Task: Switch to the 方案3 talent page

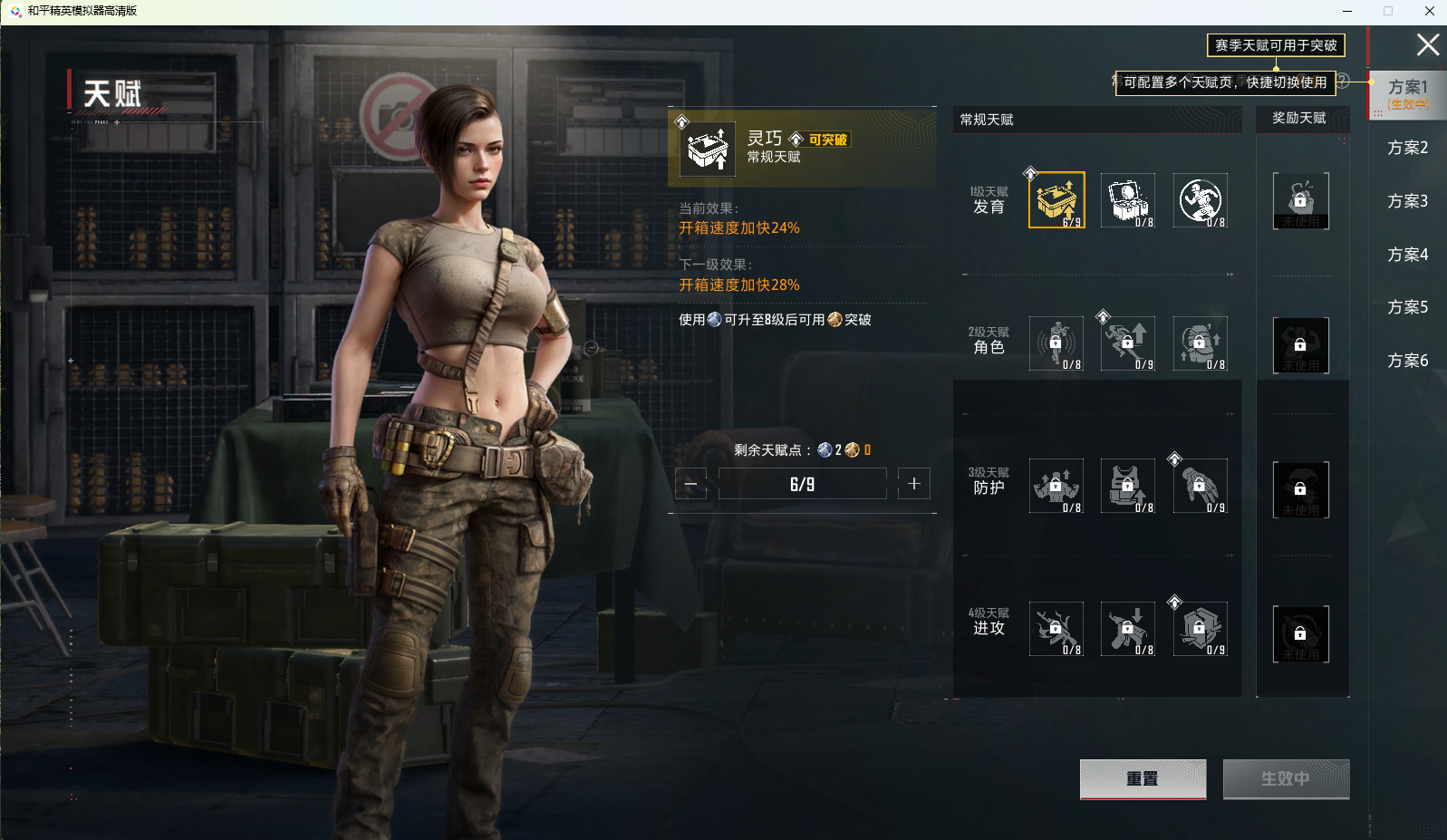Action: [1407, 201]
